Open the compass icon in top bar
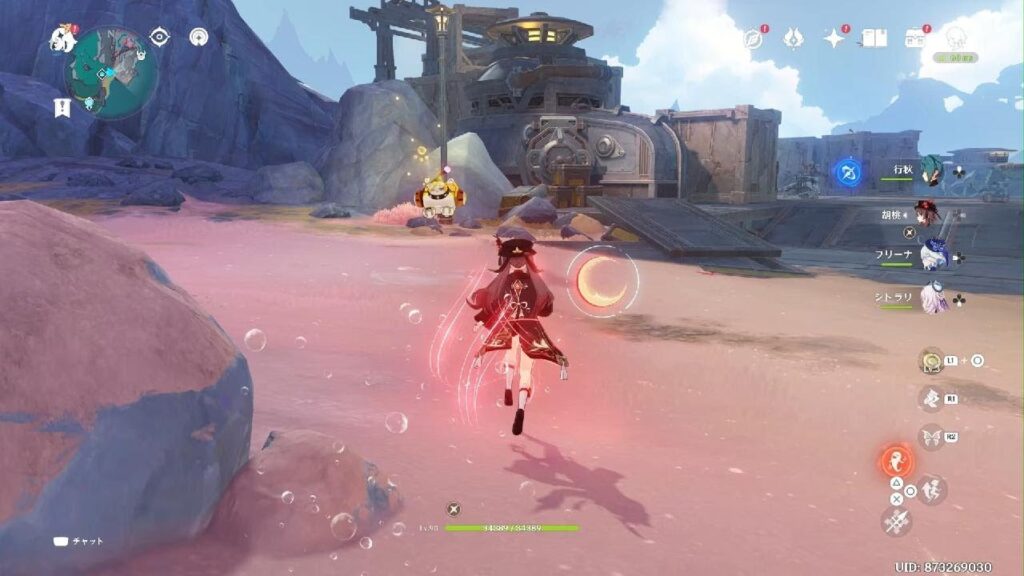The height and width of the screenshot is (576, 1024). (753, 39)
